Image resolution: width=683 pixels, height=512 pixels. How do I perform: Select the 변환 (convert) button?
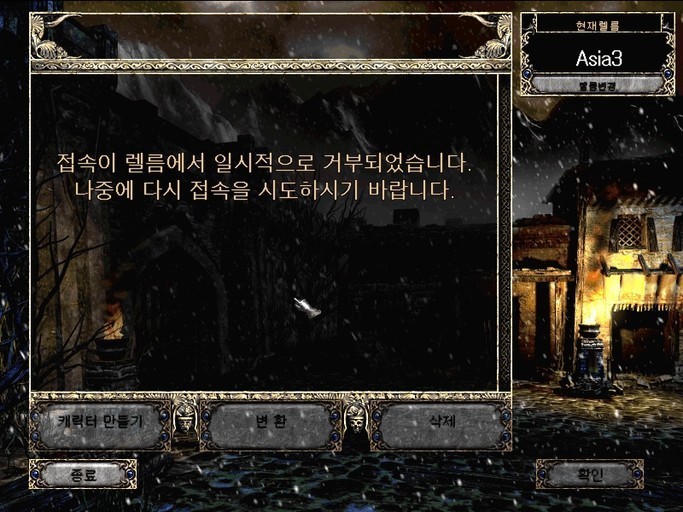[270, 423]
